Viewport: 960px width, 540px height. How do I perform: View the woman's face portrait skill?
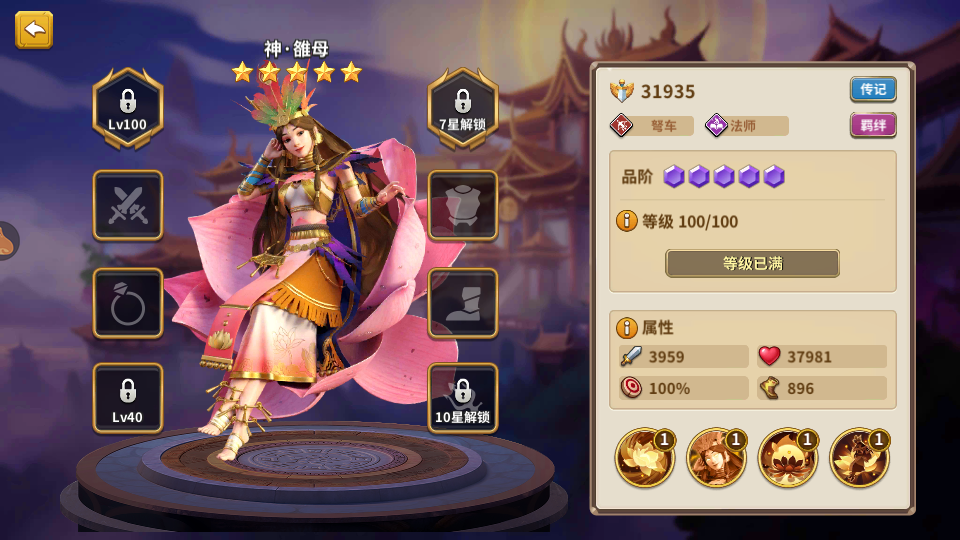[x=716, y=458]
